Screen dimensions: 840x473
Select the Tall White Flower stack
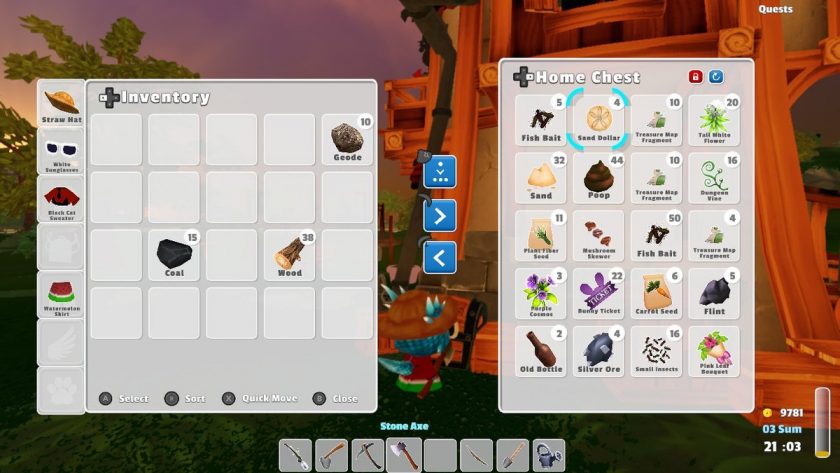click(714, 120)
